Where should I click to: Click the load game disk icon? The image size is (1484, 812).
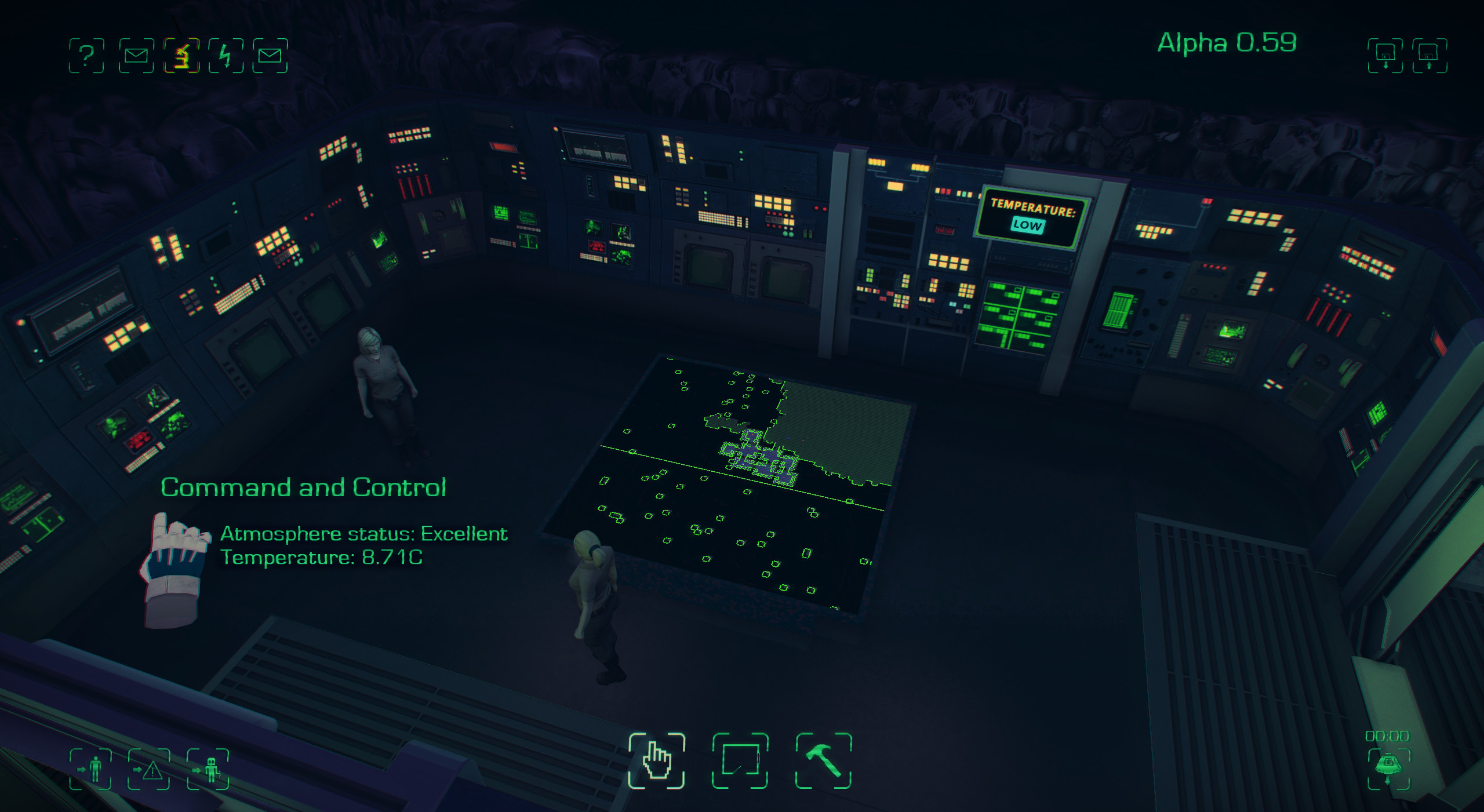[x=1428, y=56]
